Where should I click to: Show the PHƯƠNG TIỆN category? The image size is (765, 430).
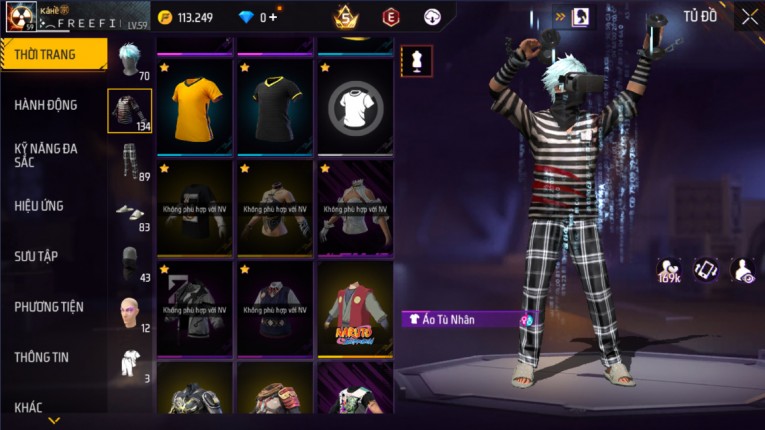(x=49, y=307)
